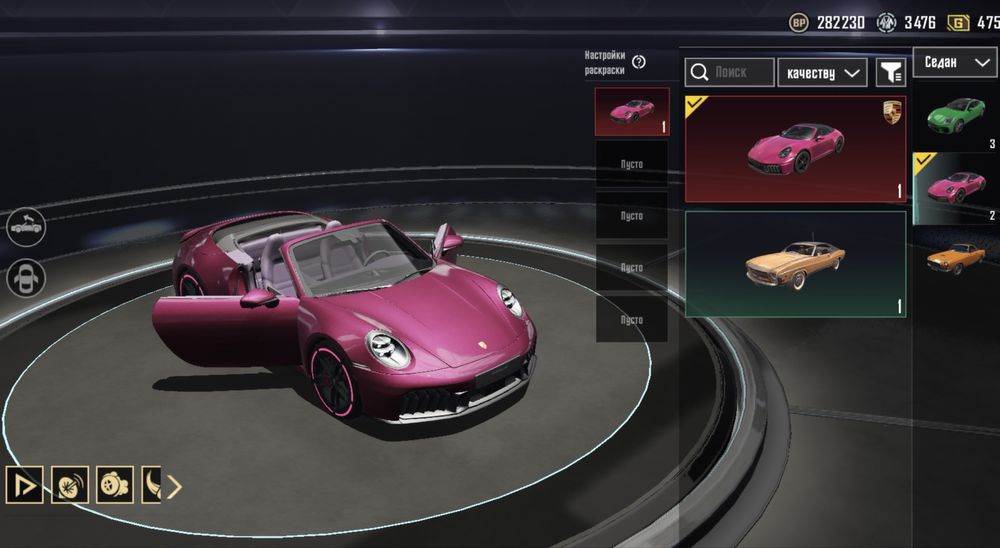Viewport: 1000px width, 548px height.
Task: Pick the green sports car thumbnail
Action: click(x=956, y=115)
